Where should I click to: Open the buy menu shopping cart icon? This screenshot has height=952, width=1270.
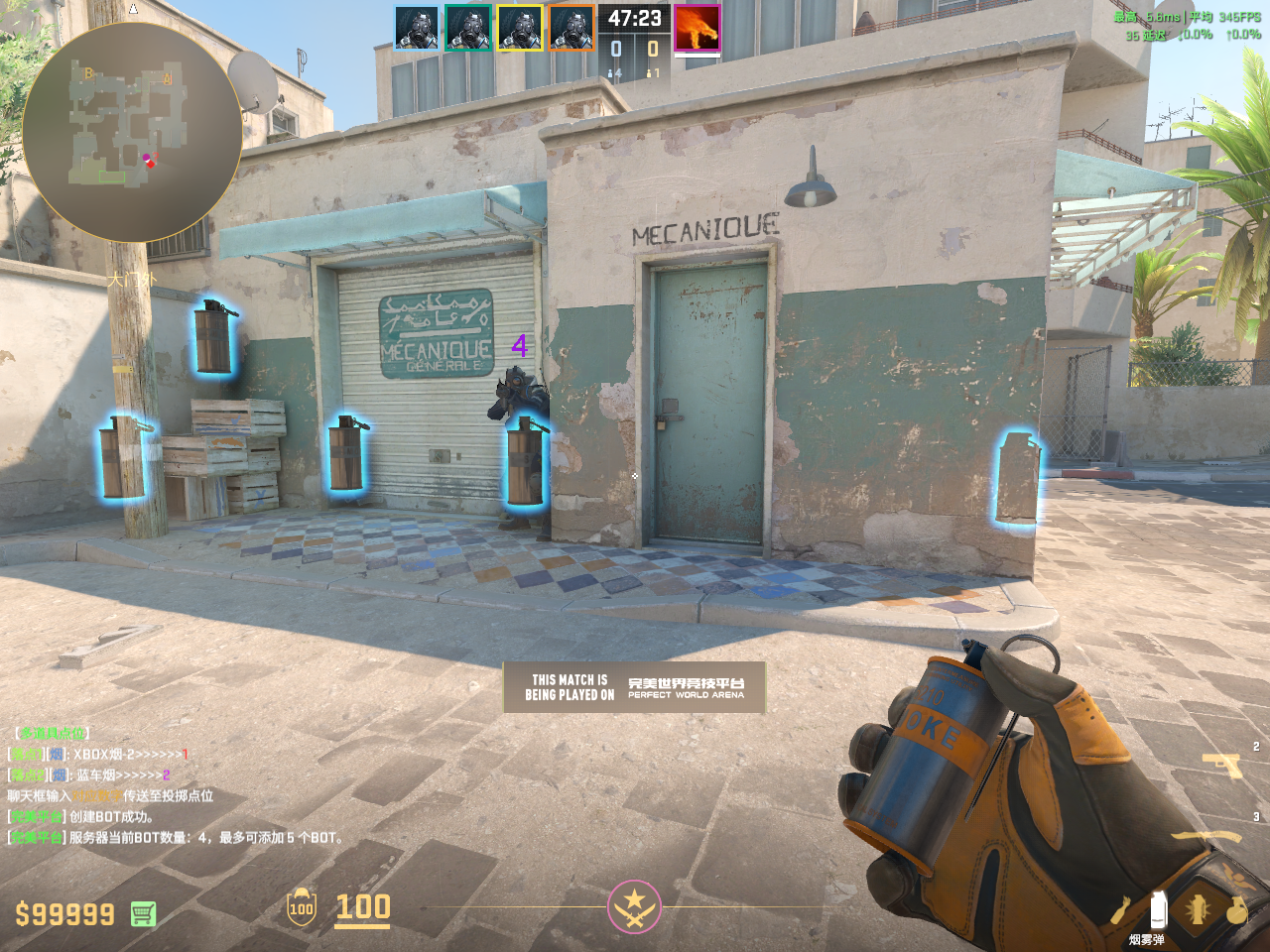[143, 913]
